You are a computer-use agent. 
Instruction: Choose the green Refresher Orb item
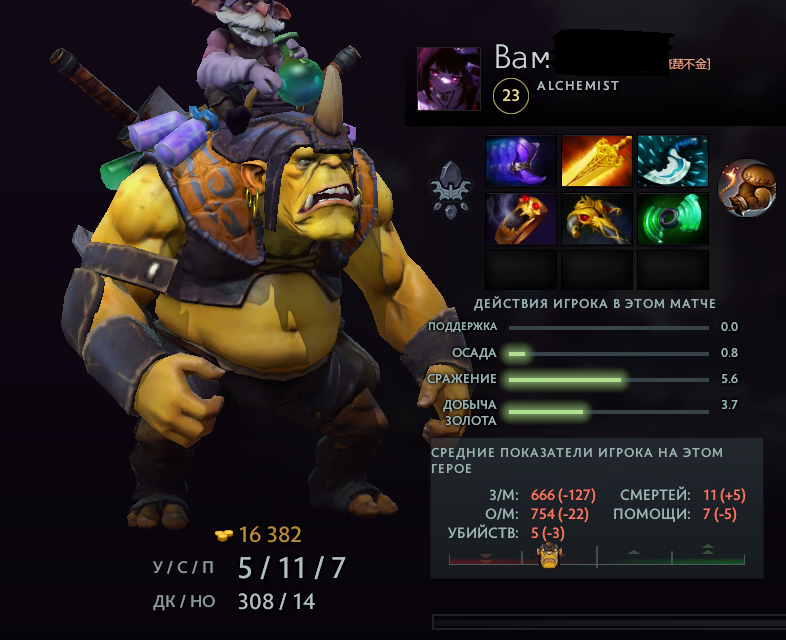pyautogui.click(x=673, y=219)
